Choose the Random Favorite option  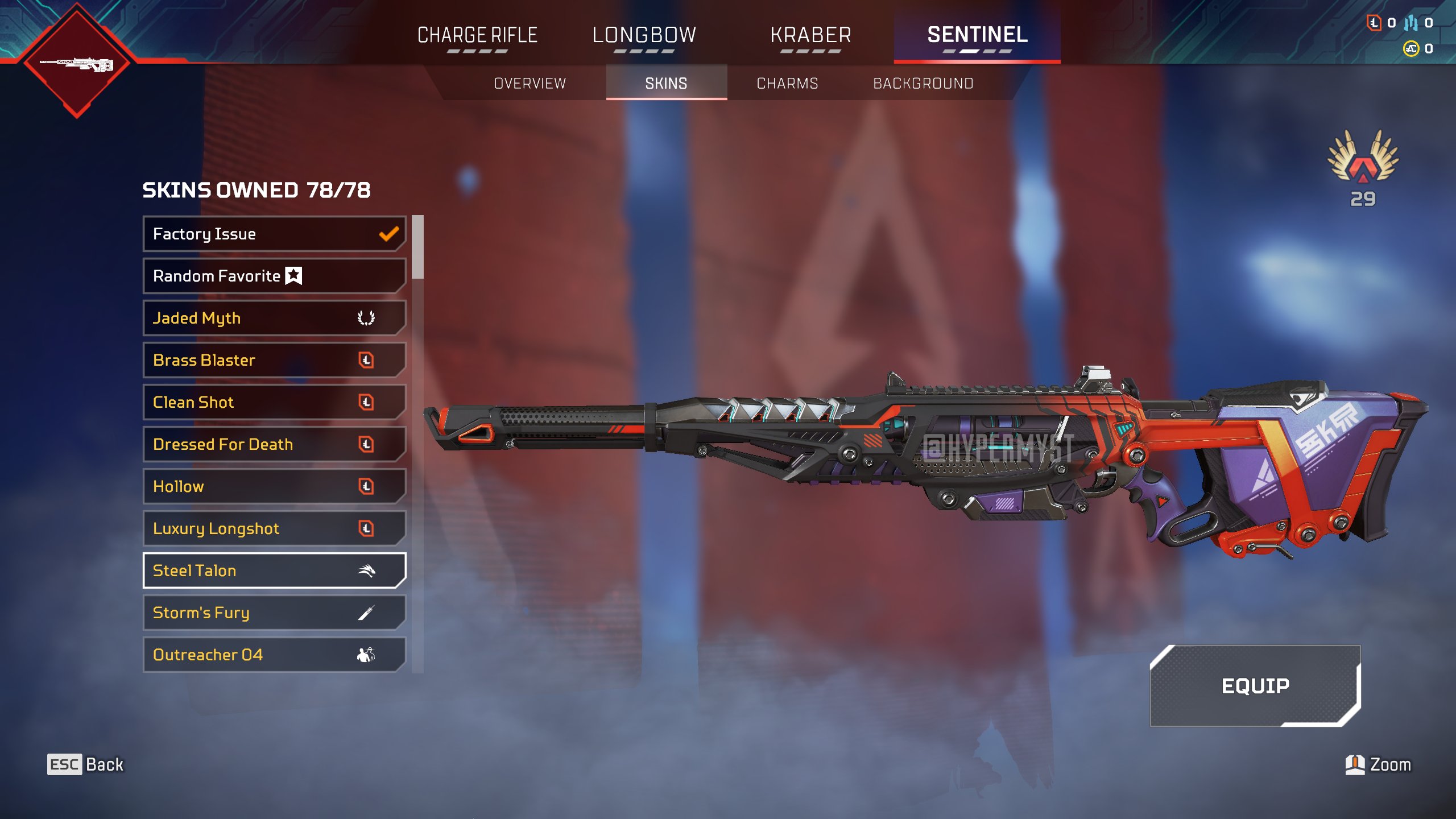click(x=274, y=276)
